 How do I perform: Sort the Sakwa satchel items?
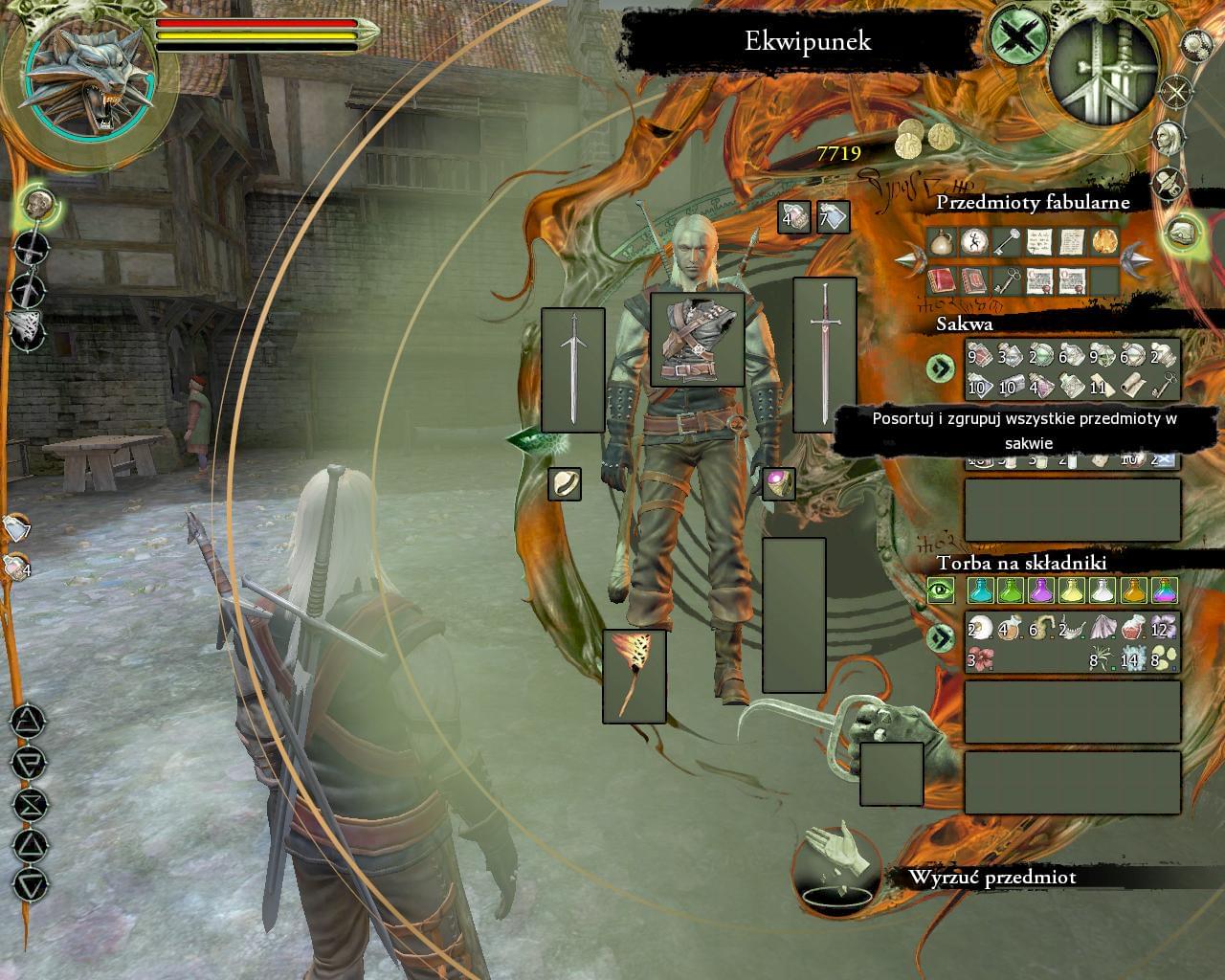pyautogui.click(x=941, y=367)
